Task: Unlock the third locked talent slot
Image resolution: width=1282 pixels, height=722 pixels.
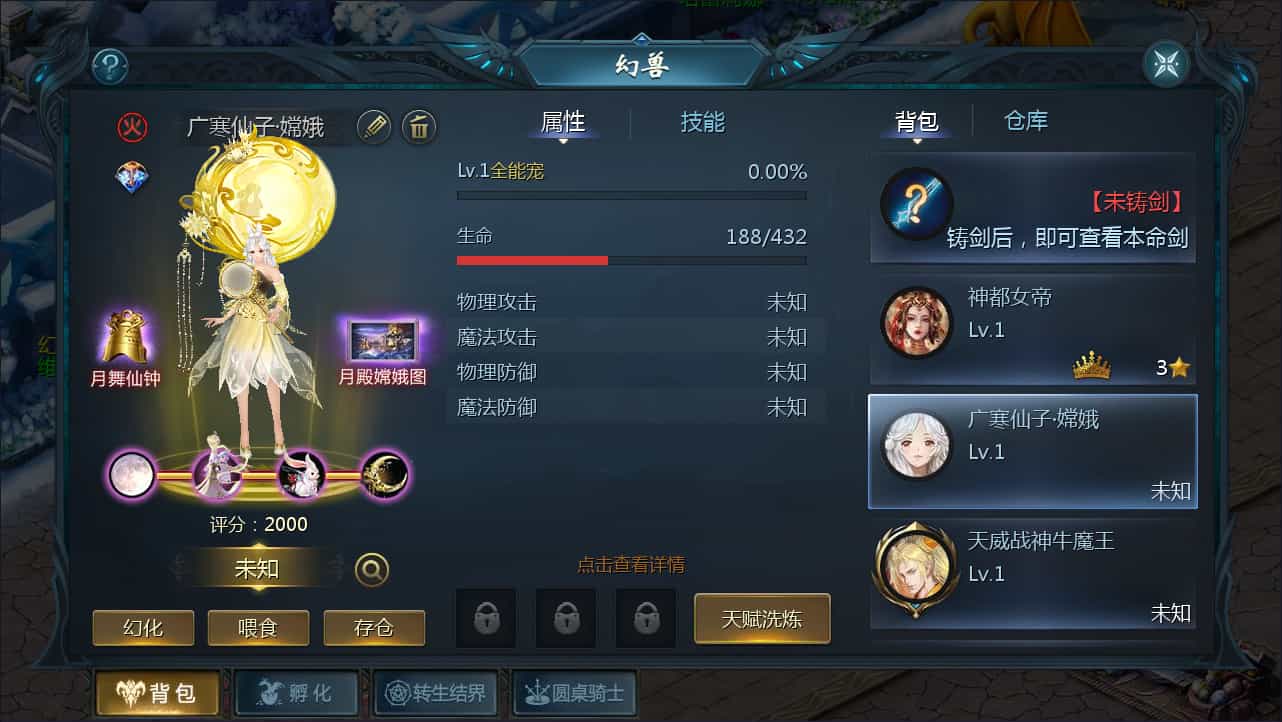Action: [646, 618]
